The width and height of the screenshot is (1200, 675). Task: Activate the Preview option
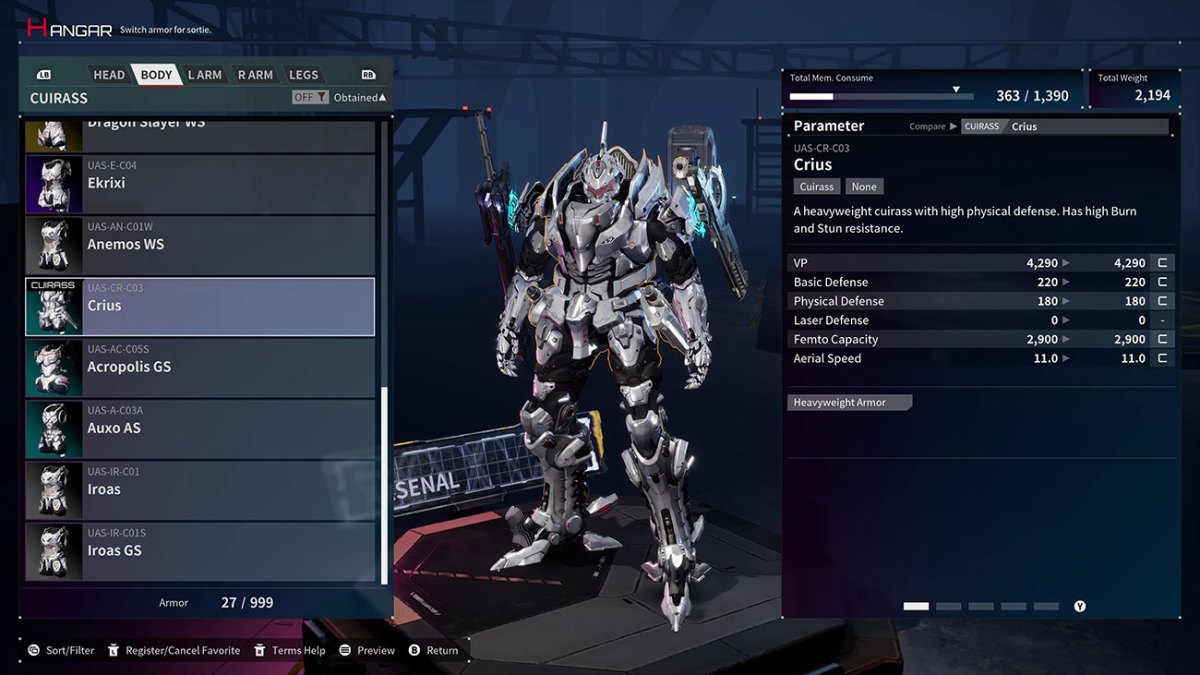click(x=367, y=650)
